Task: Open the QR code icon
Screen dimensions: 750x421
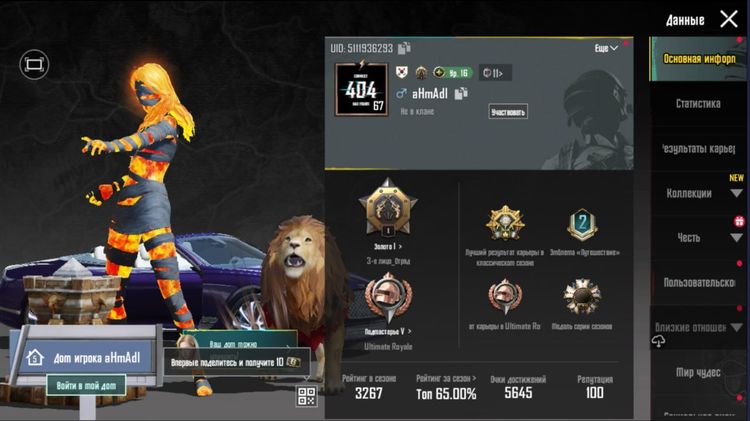Action: pos(306,396)
